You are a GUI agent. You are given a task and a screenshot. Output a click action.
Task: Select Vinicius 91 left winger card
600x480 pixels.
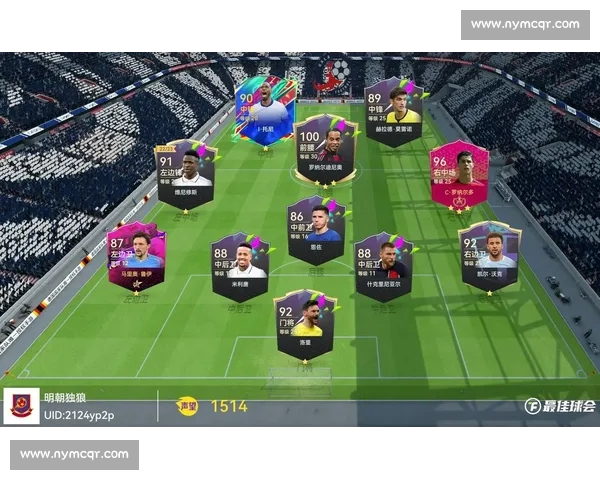click(x=186, y=172)
